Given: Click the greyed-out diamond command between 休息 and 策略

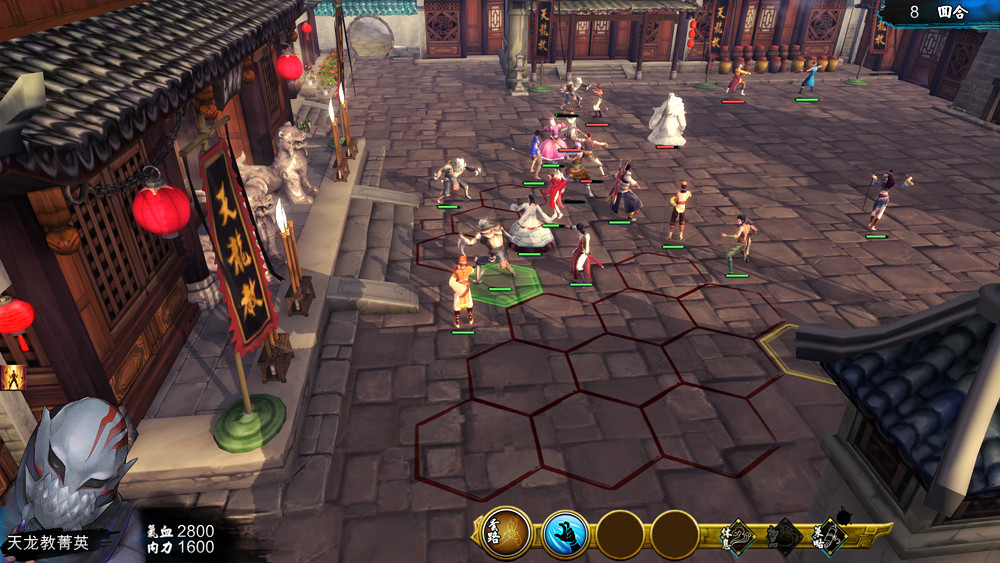Looking at the screenshot, I should click(784, 537).
